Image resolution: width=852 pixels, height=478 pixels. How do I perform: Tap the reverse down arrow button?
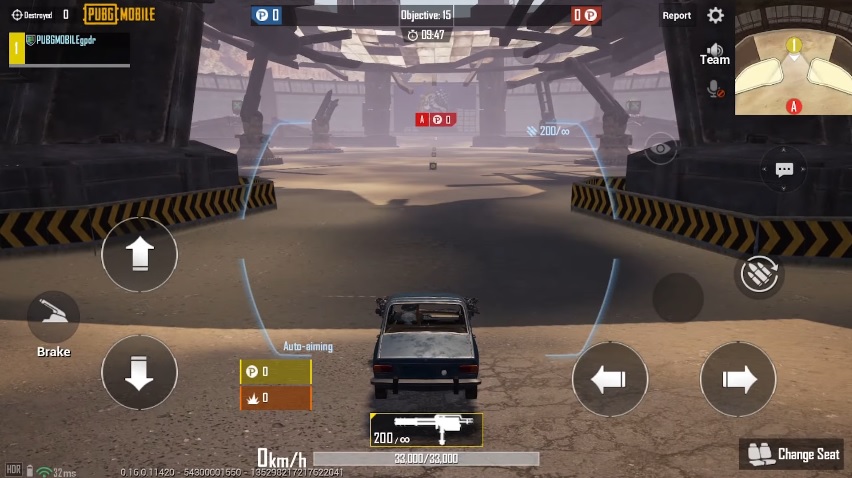[x=139, y=372]
